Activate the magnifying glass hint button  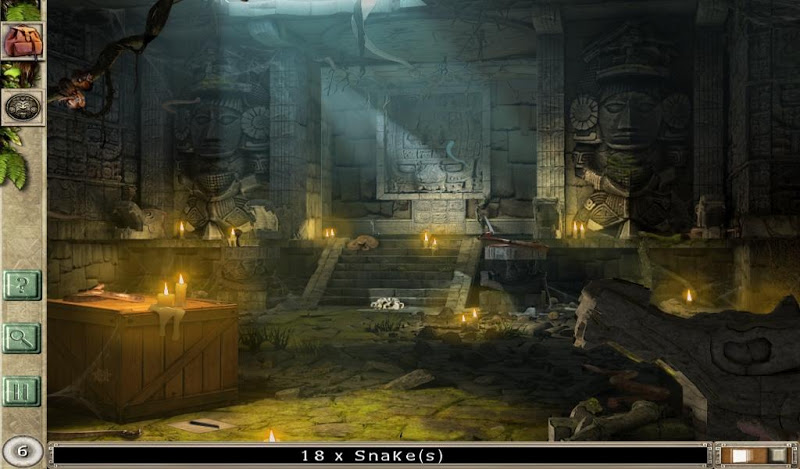click(21, 338)
